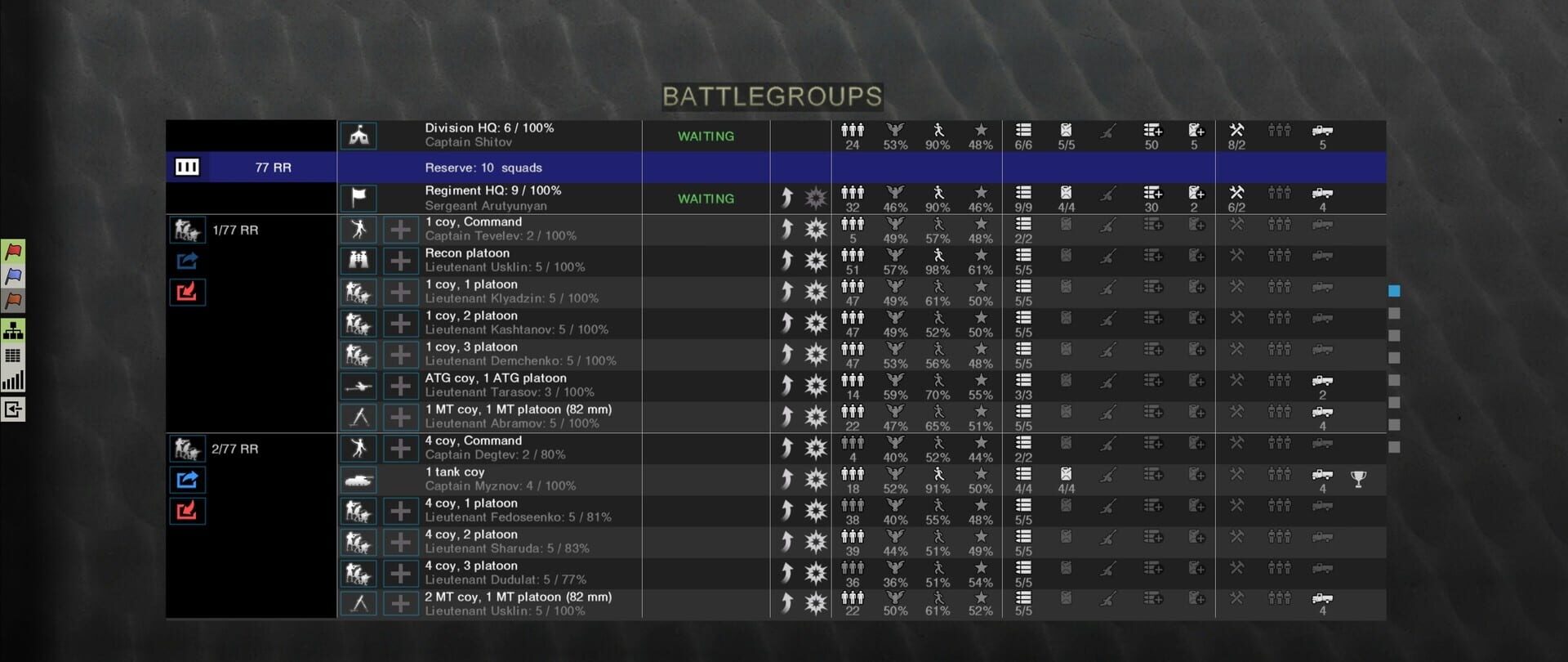Image resolution: width=1568 pixels, height=662 pixels.
Task: Click the blue share arrow under 2/77 RR
Action: [187, 479]
